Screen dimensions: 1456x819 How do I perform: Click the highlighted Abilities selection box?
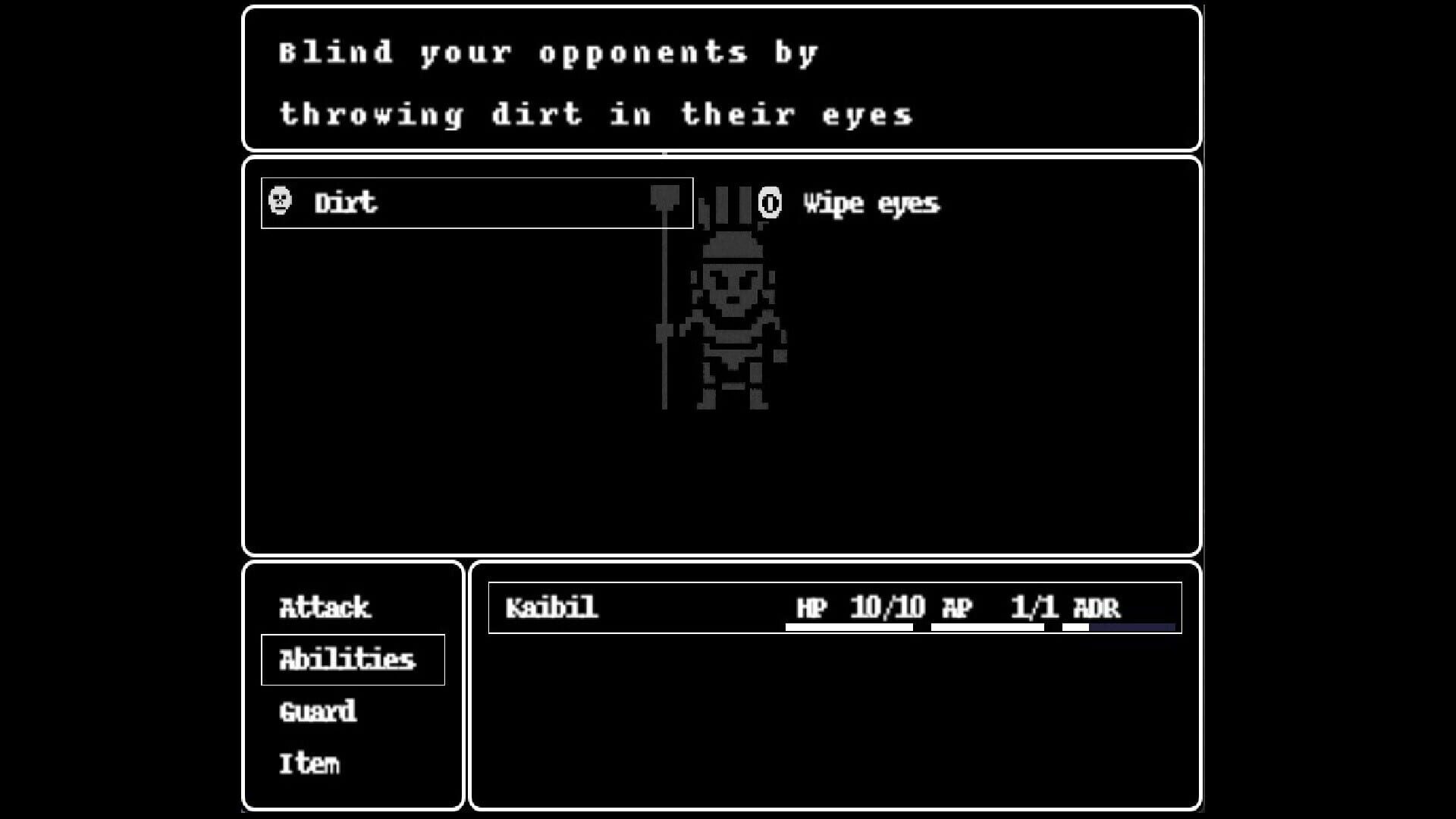click(353, 659)
